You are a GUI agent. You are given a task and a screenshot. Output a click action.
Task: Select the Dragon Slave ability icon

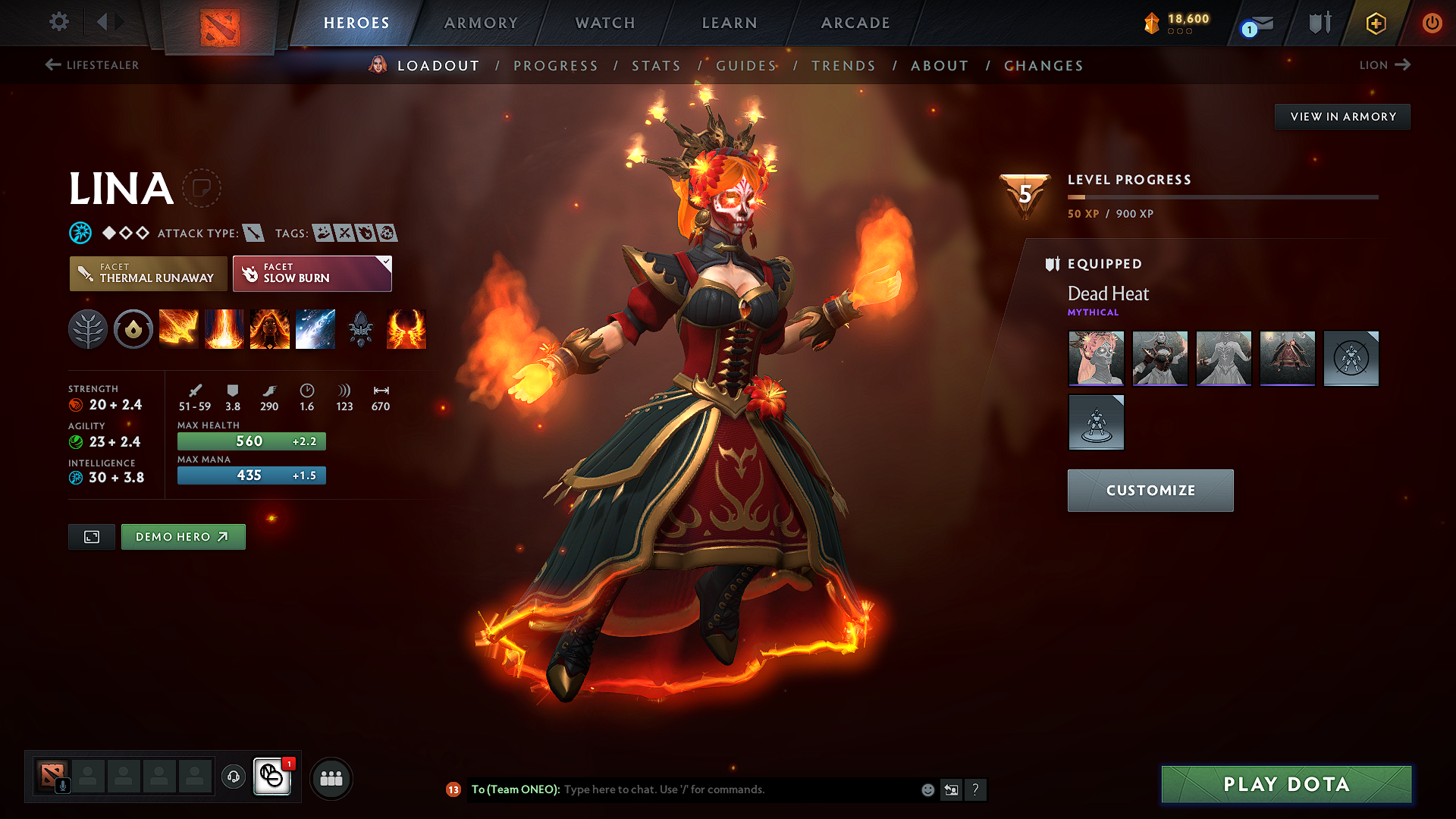(179, 329)
